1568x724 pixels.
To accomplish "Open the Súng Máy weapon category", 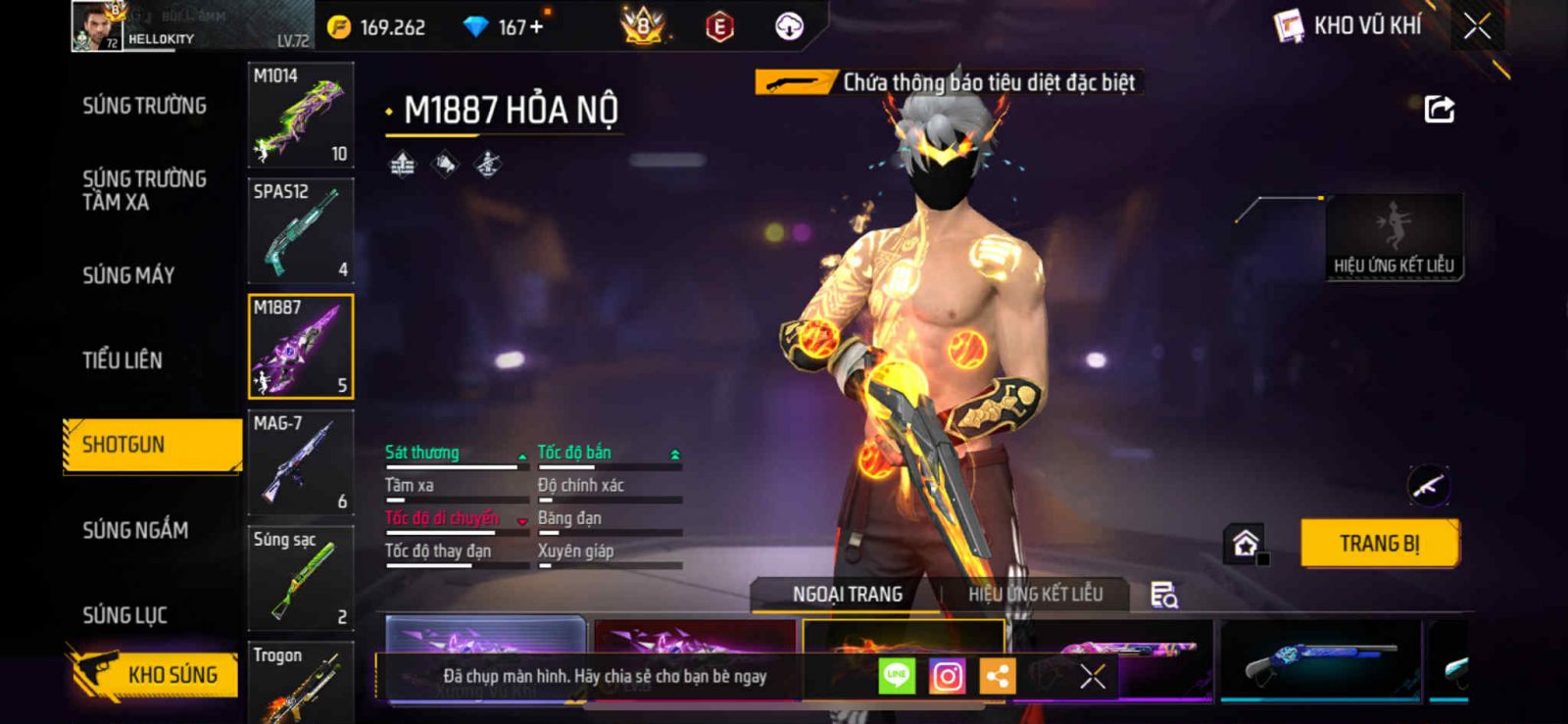I will tap(128, 275).
